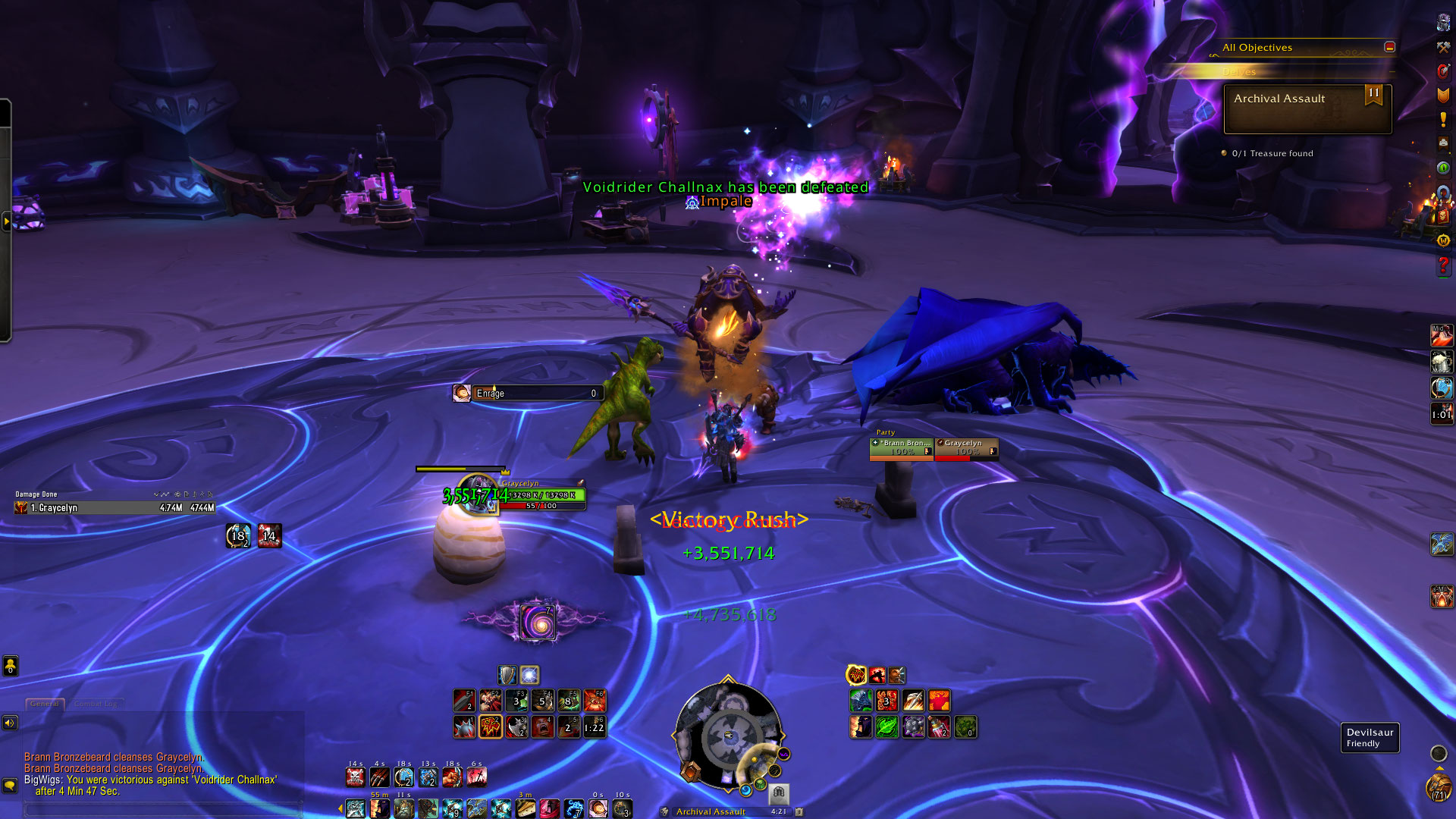Toggle the chat speaker voice button
The image size is (1456, 819).
click(10, 723)
